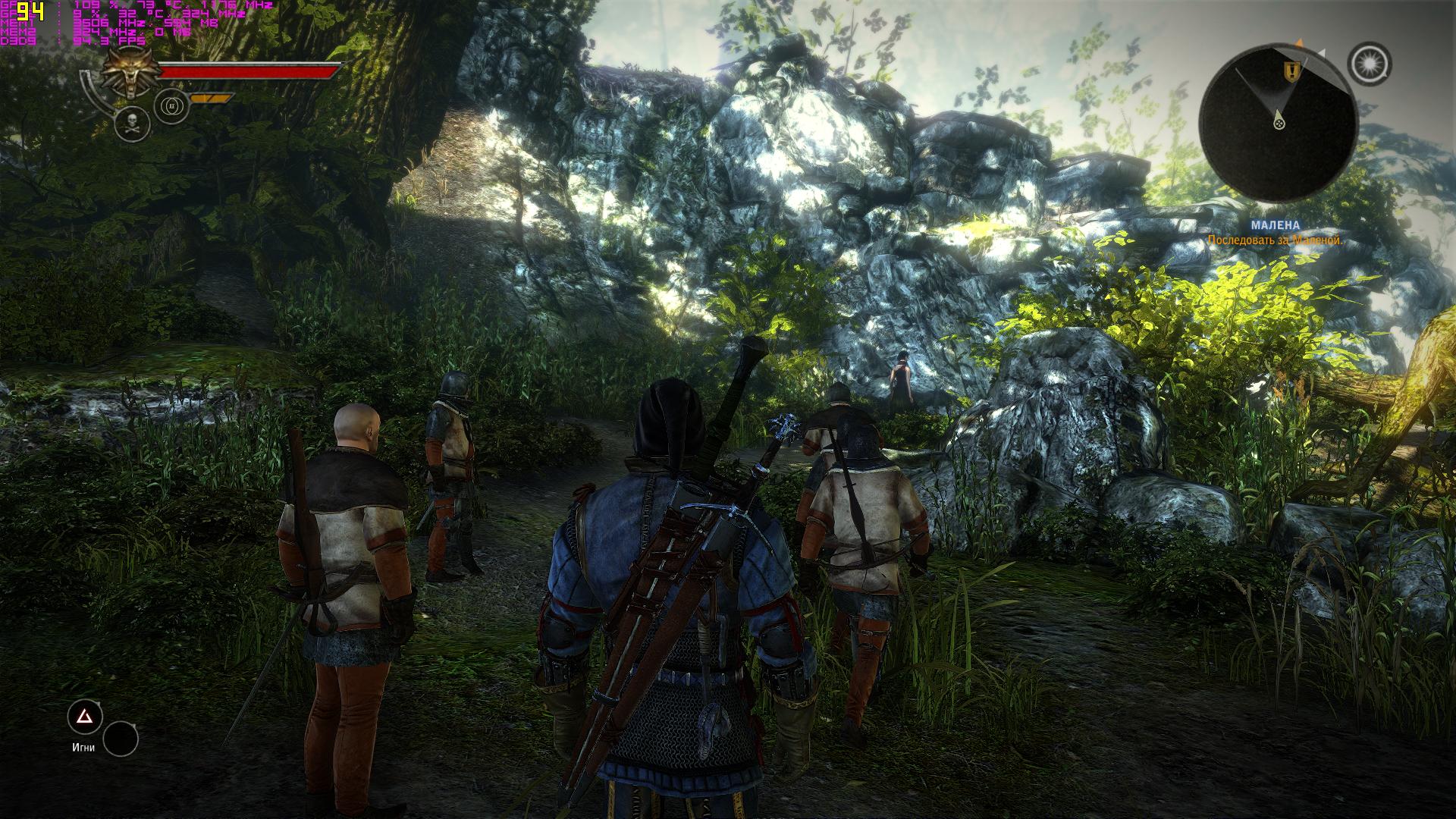Select the empty round slot beside Igni
Screen dimensions: 1456x819
(121, 739)
